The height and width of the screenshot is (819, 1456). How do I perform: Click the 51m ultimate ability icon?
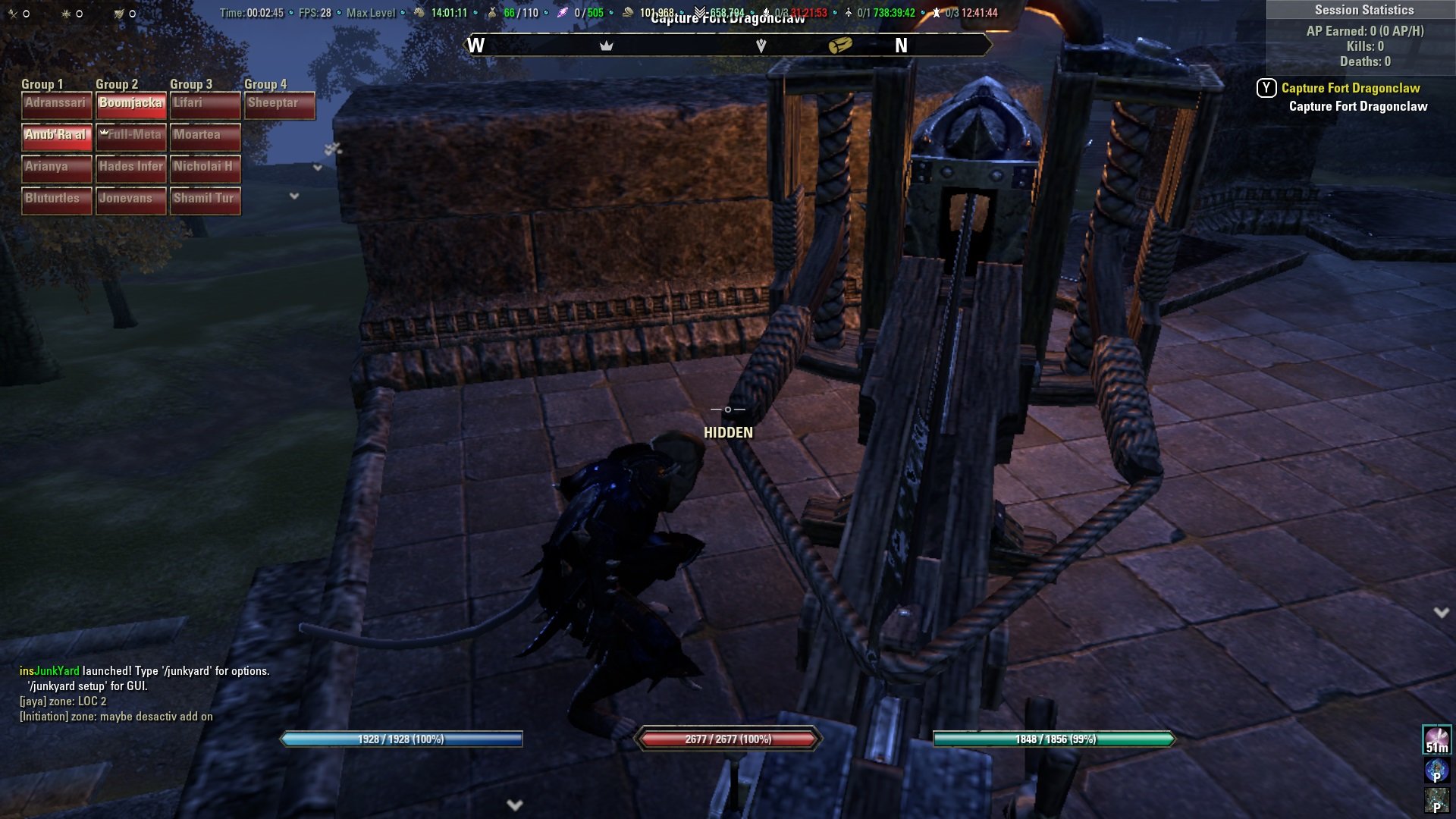pos(1437,739)
